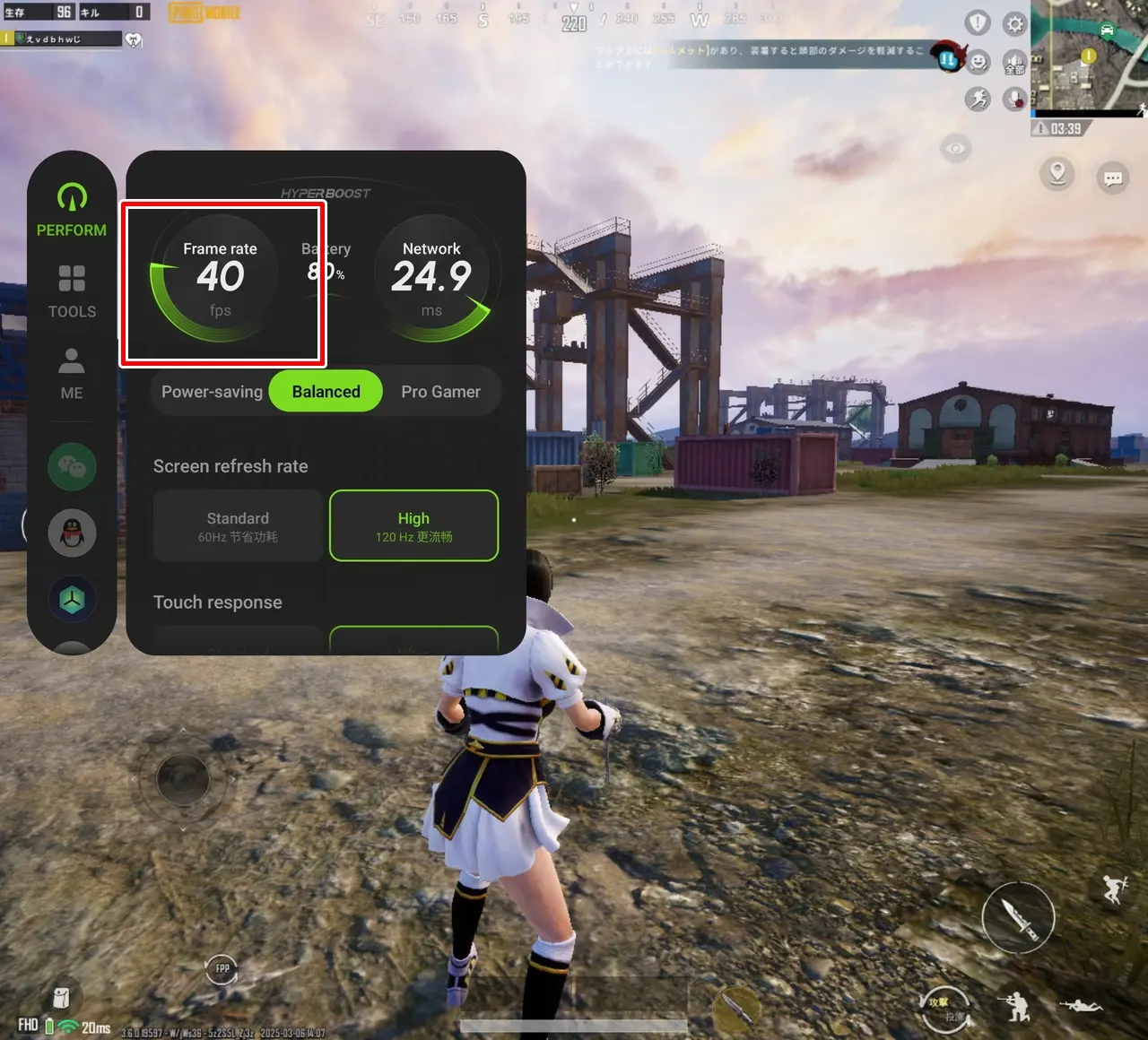Go prone with the lying figure button

point(1081,1005)
